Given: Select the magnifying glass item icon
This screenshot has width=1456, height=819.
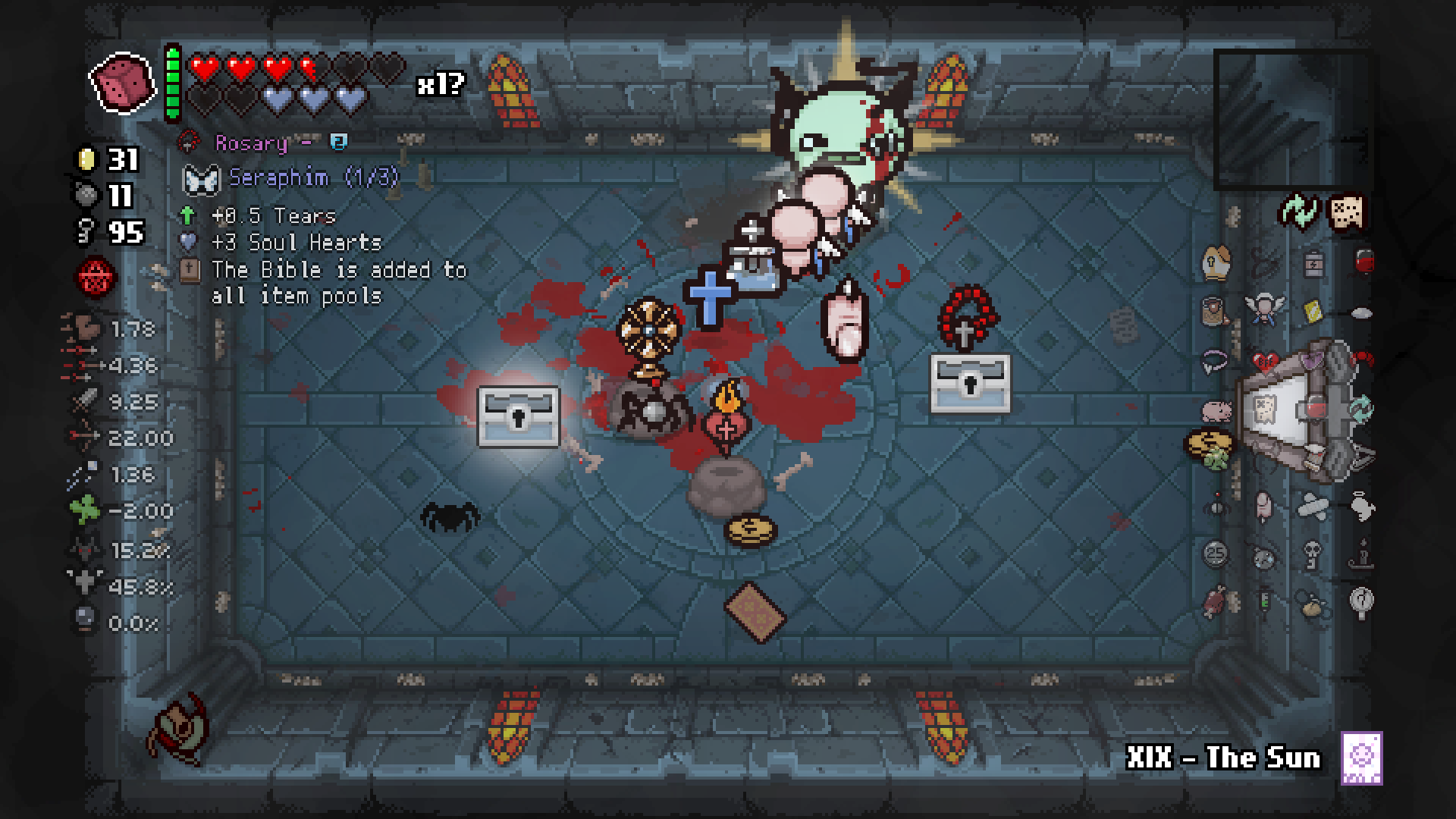Looking at the screenshot, I should click(x=1361, y=601).
